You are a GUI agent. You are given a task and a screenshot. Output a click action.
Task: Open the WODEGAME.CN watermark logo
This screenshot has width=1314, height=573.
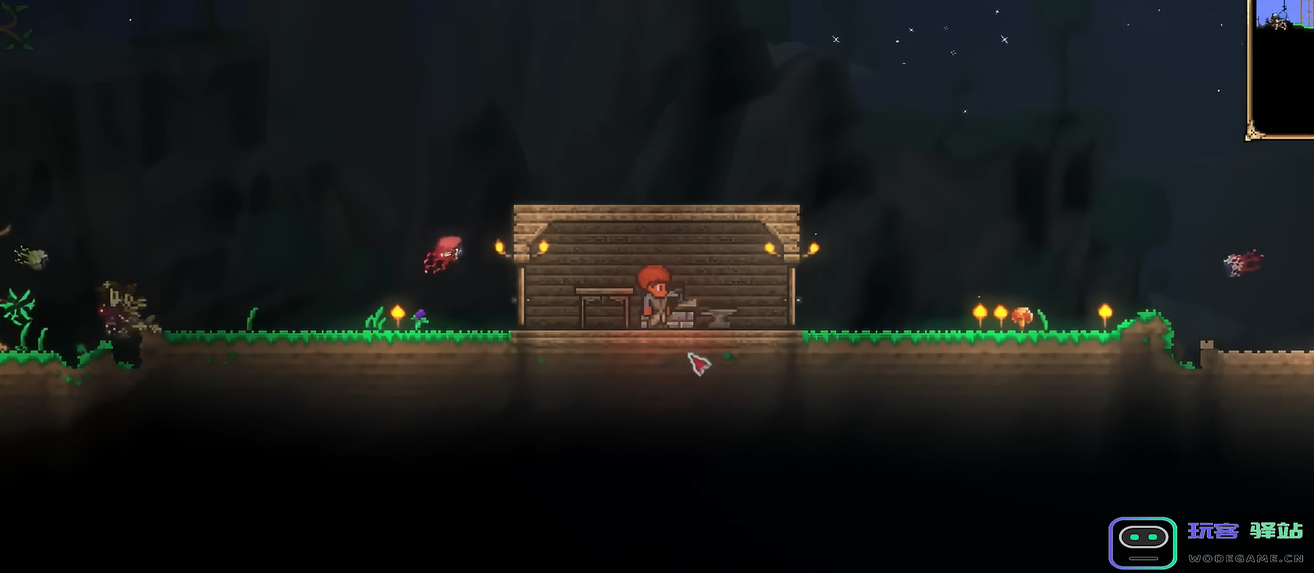[x=1142, y=541]
